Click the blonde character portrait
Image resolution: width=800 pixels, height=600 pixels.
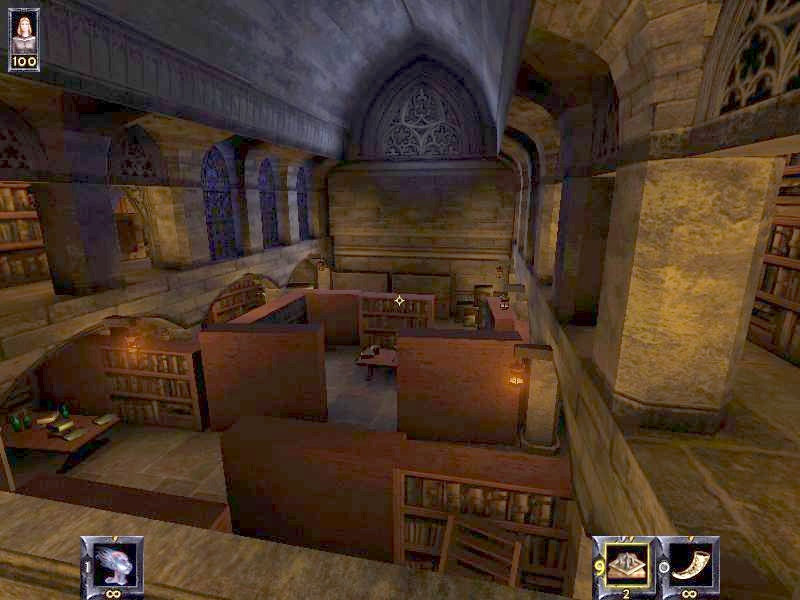tap(24, 31)
